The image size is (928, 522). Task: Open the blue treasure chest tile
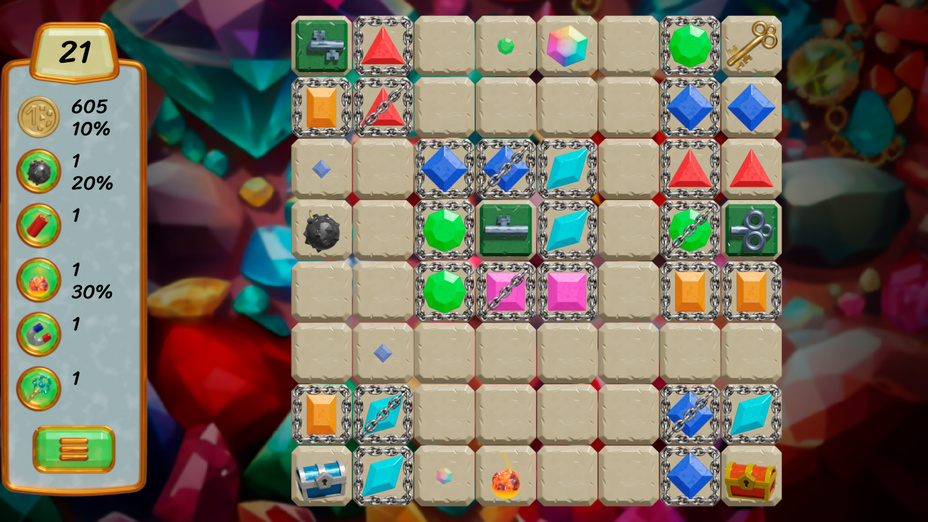321,477
